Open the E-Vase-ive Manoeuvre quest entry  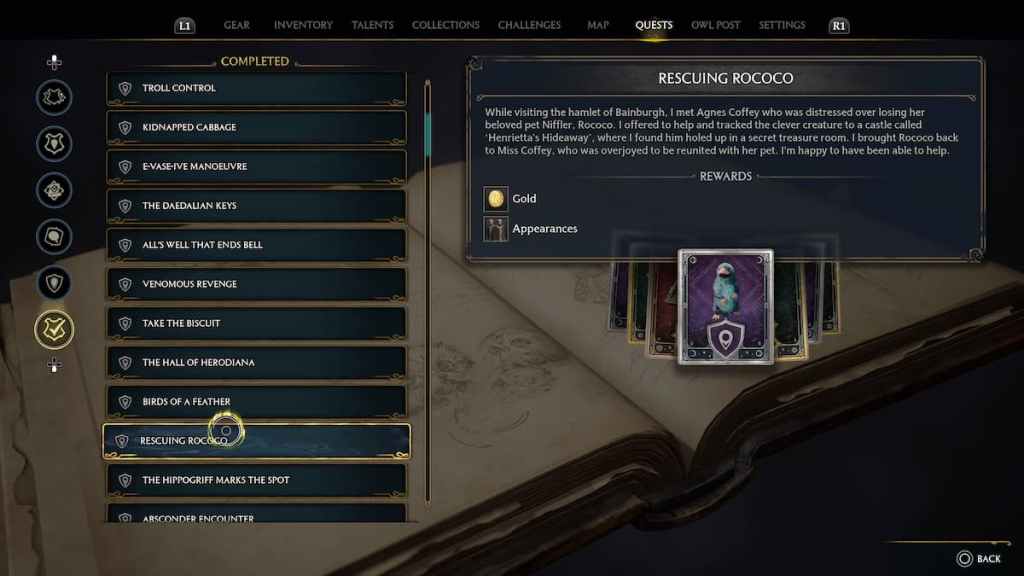point(256,166)
